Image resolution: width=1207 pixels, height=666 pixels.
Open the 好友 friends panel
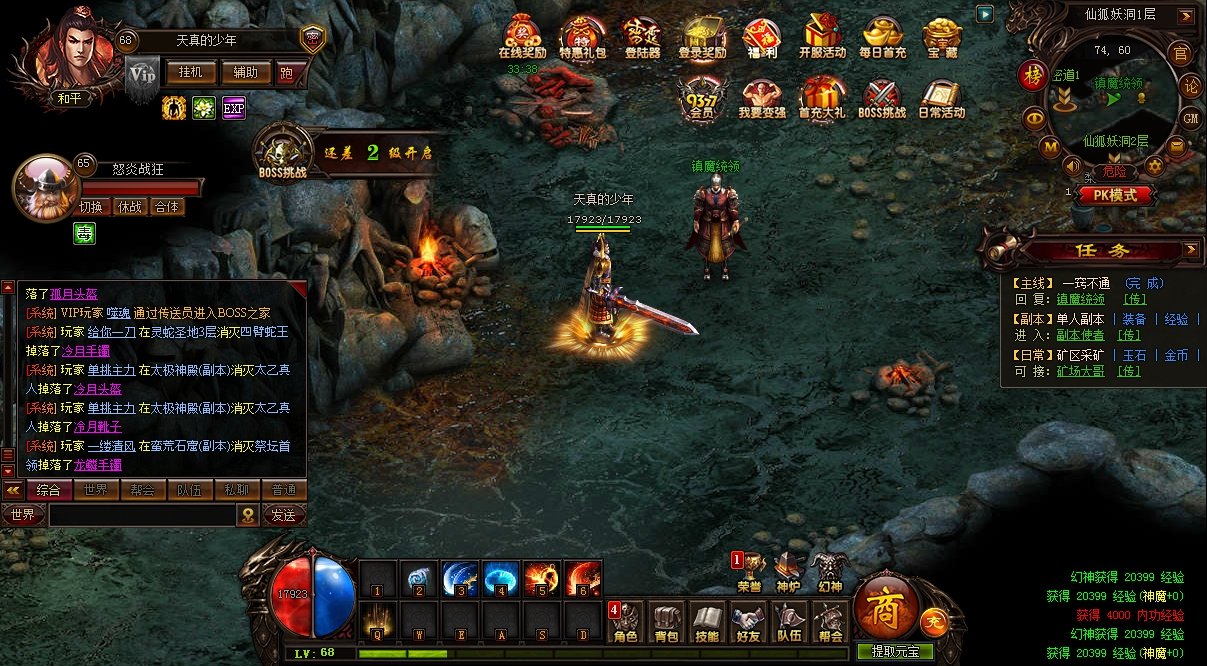[747, 621]
